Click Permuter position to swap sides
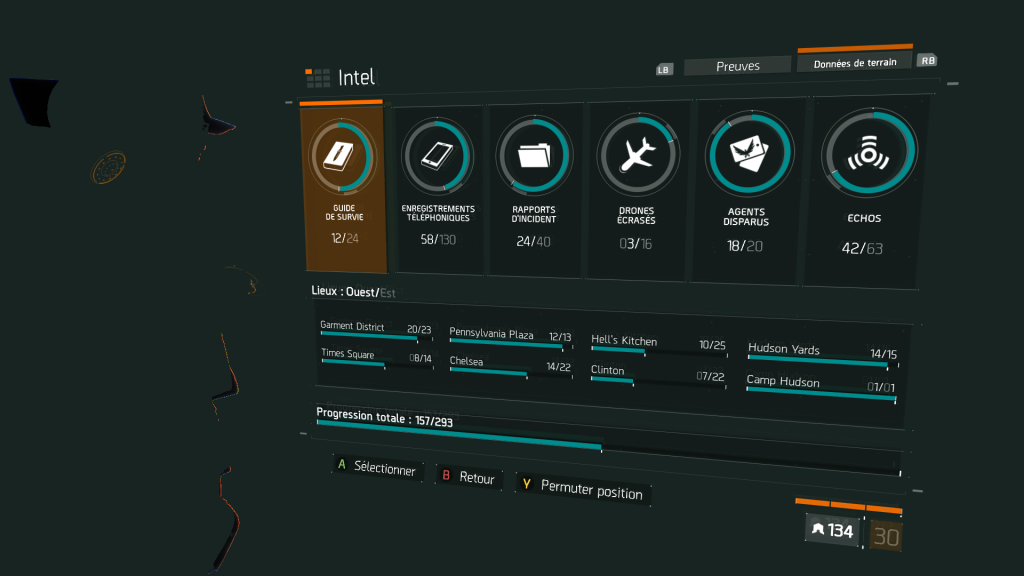Viewport: 1024px width, 576px height. pyautogui.click(x=583, y=489)
